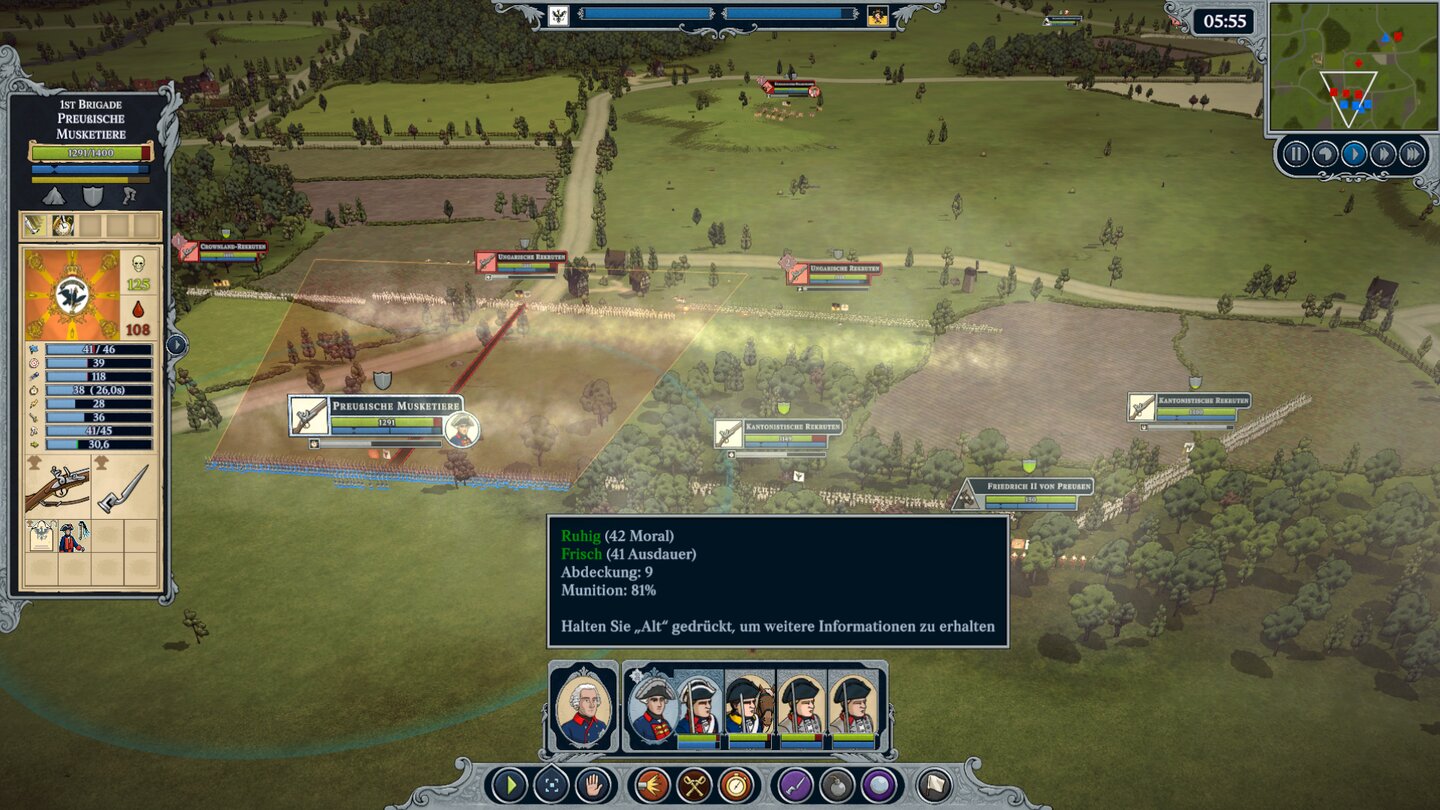Switch to double-arrow fast speed
This screenshot has width=1440, height=810.
point(1383,154)
